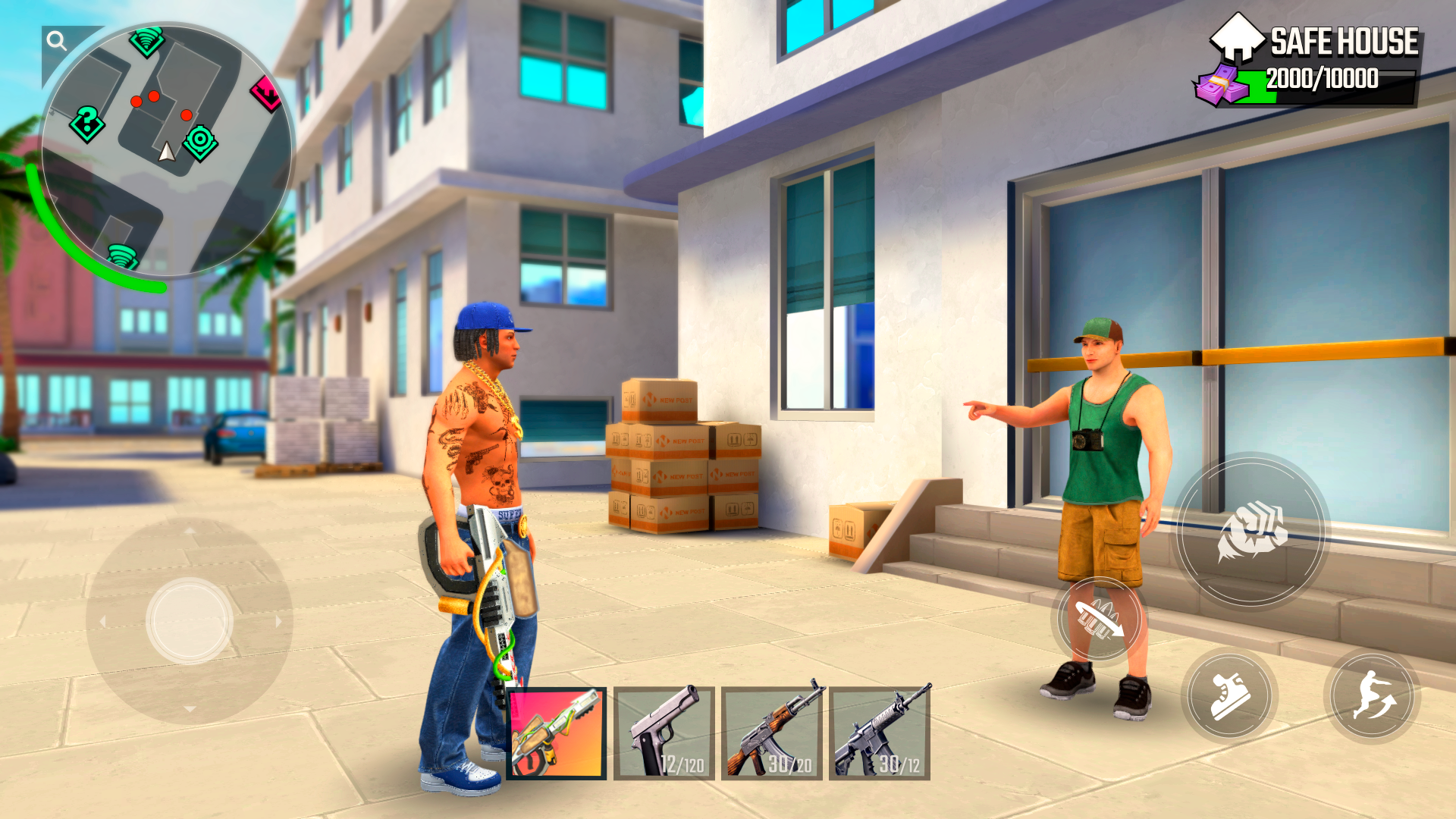Screen dimensions: 1456x819
Task: Open the minimap search magnifier
Action: click(55, 40)
